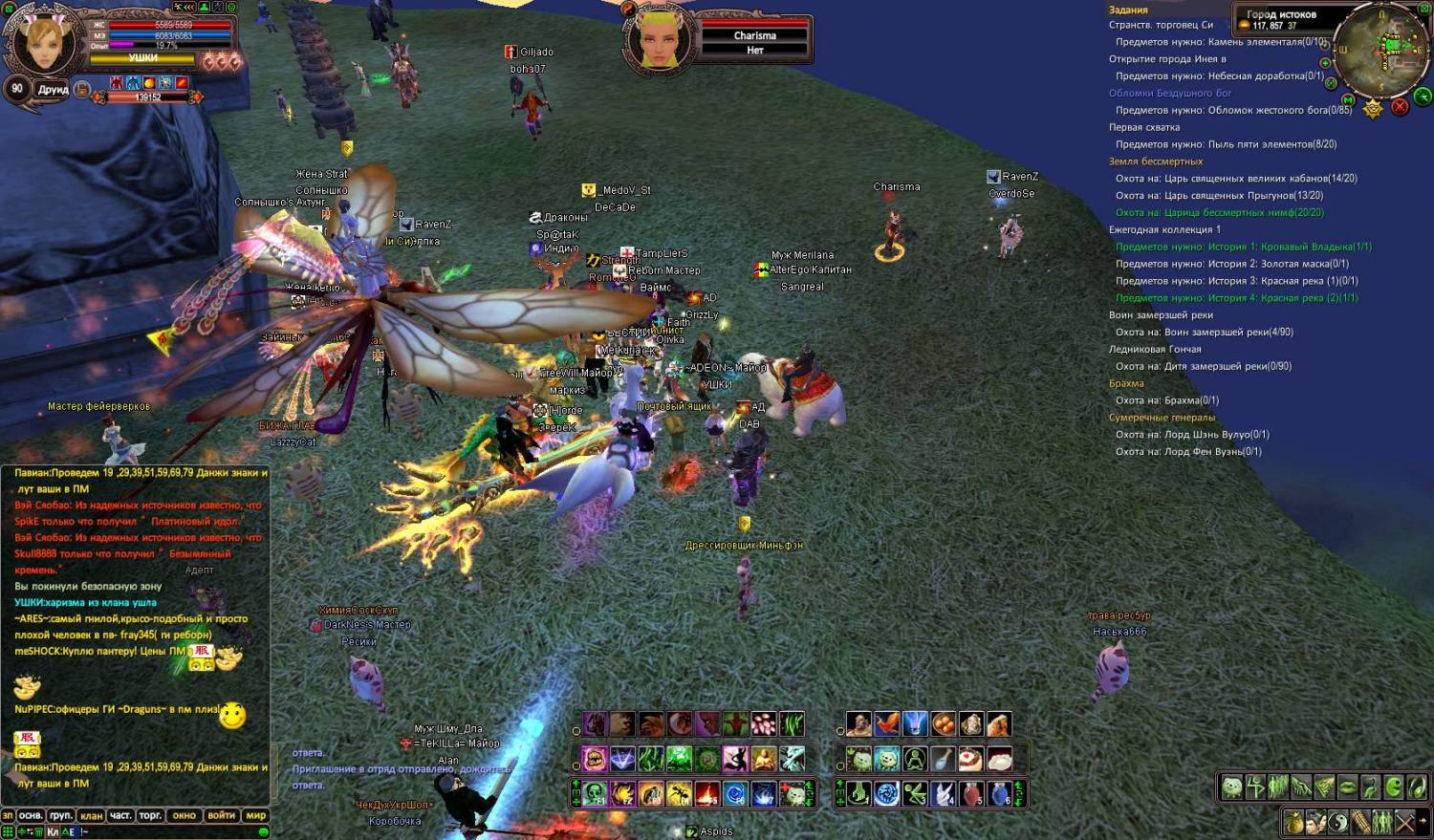1434x840 pixels.
Task: Click the crossed hammers crafting icon
Action: (x=1404, y=821)
